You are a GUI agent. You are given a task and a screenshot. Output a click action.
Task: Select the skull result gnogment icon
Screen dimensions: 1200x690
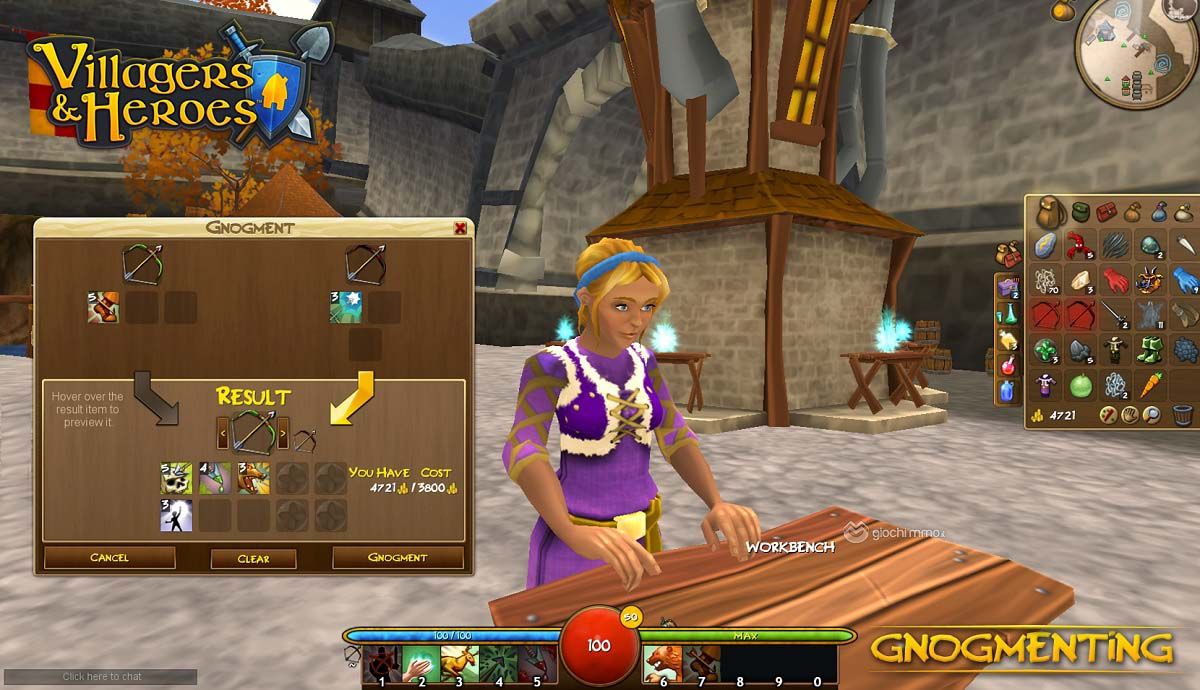tap(177, 478)
